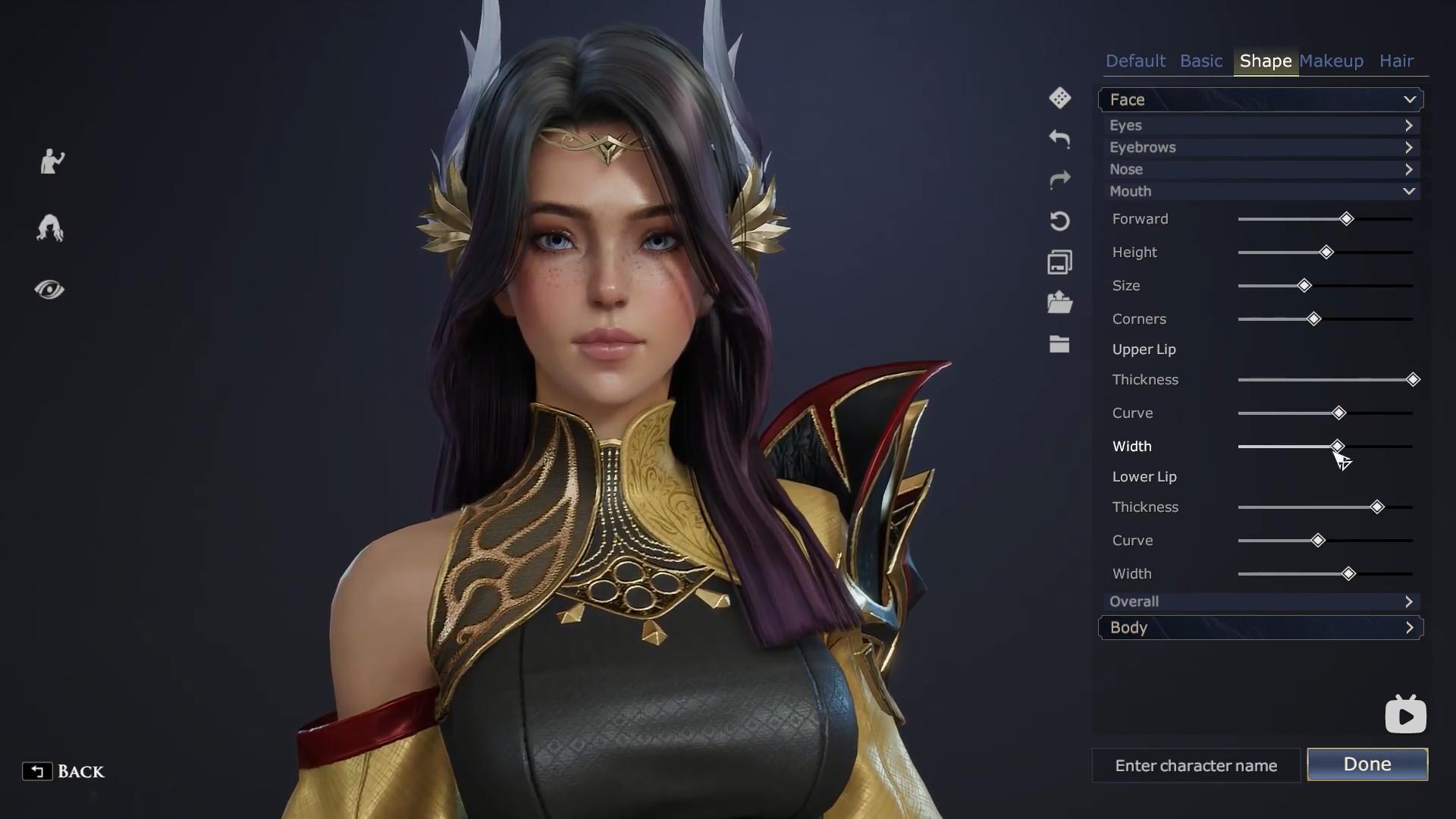Click the Done button

tap(1367, 764)
